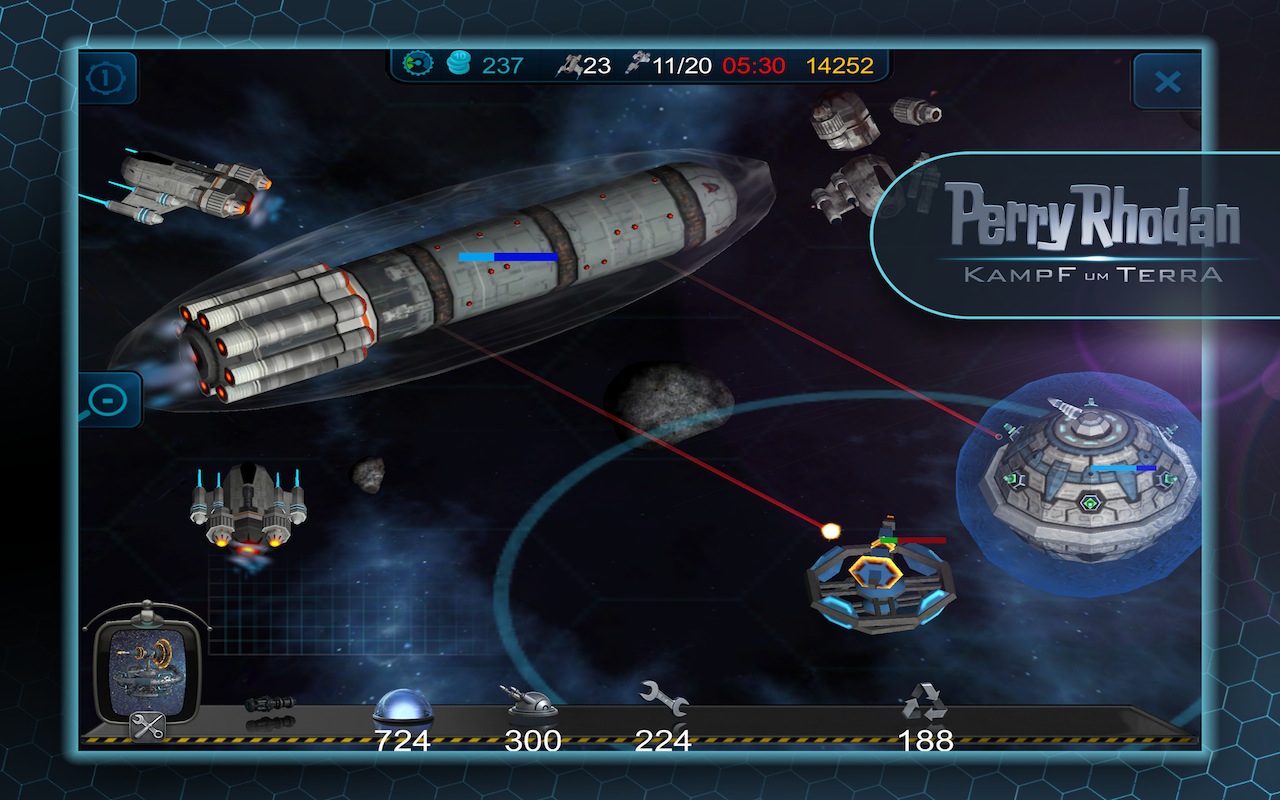
Task: Click the green gear icon in top bar
Action: point(416,65)
